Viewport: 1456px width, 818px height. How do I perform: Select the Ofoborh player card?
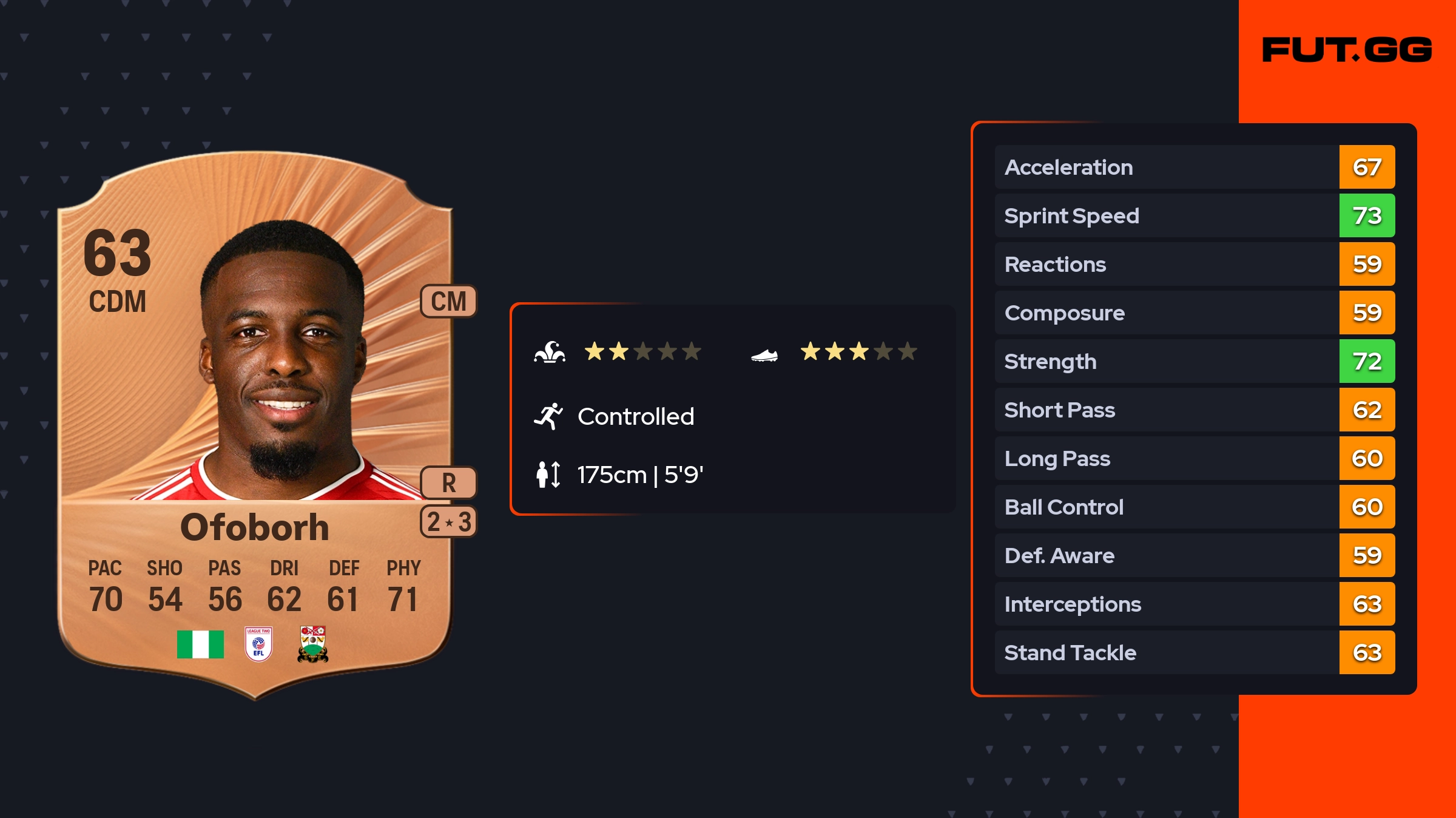pos(255,425)
